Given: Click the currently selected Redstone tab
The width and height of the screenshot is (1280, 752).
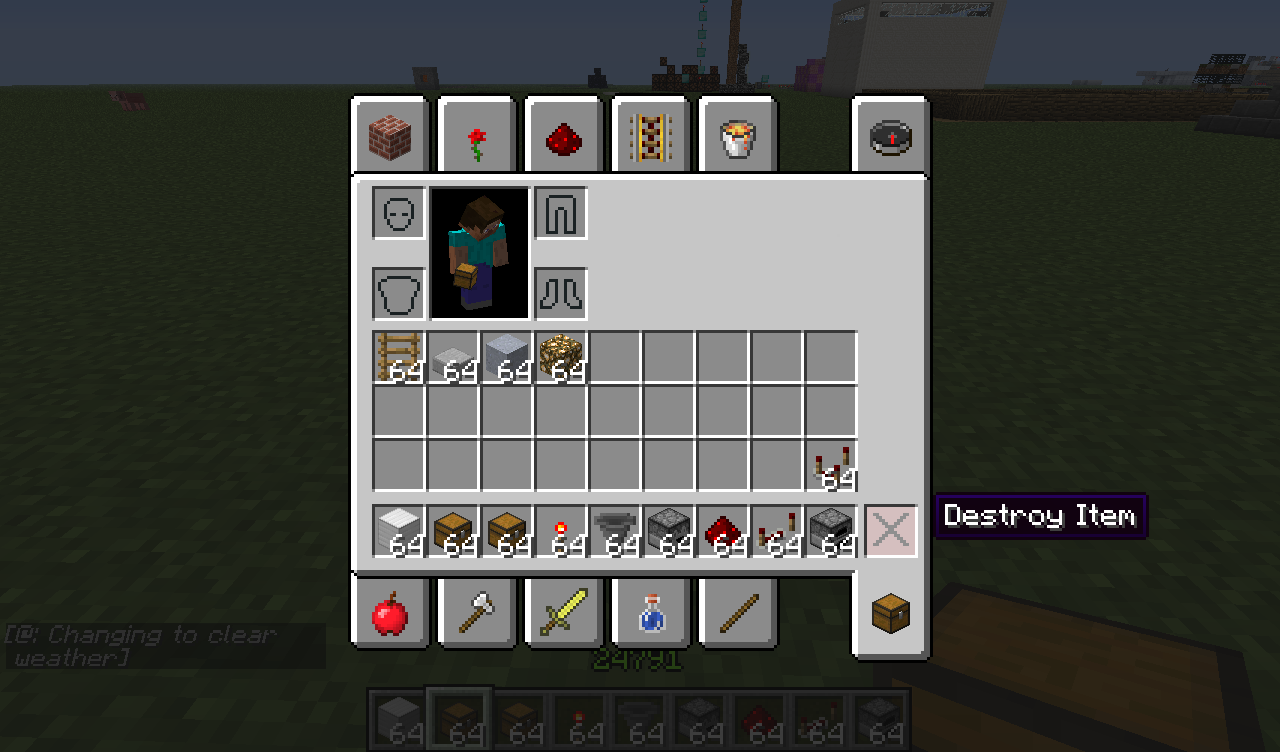Looking at the screenshot, I should coord(562,136).
